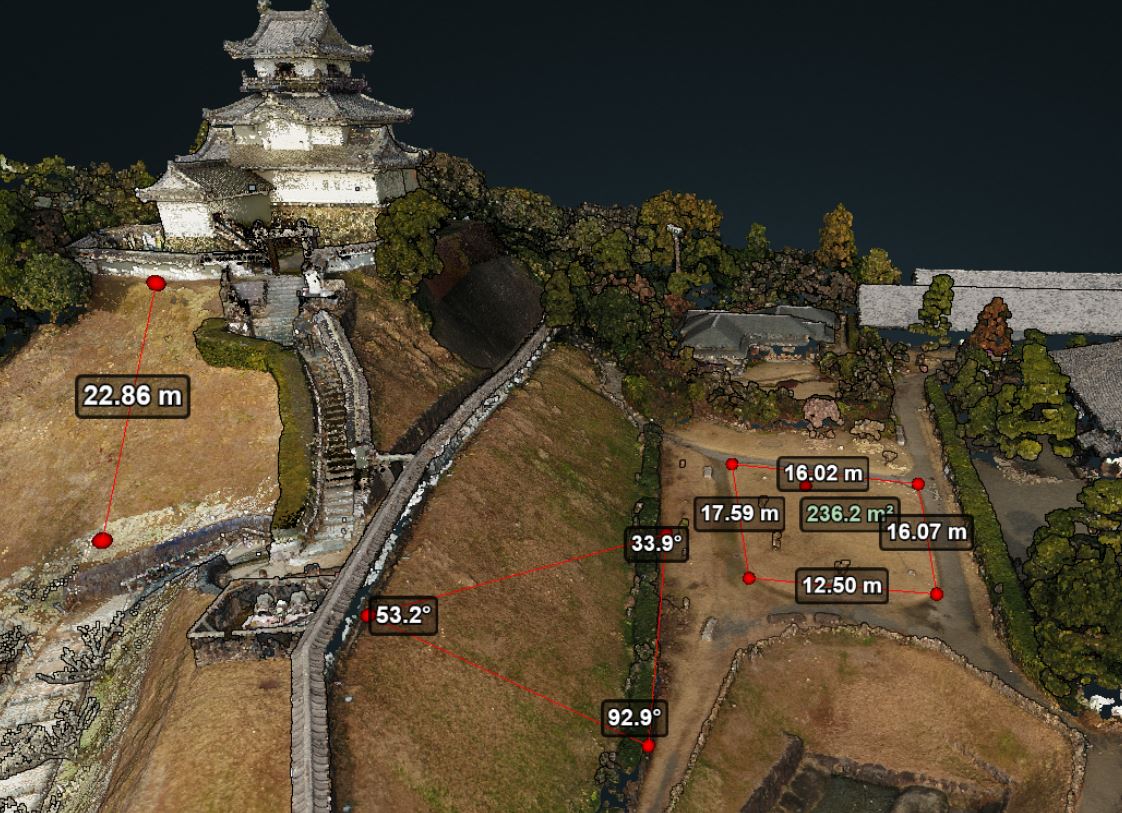Select the area corner joining 16.02 m and 16.07 m edges
Viewport: 1122px width, 813px height.
point(918,484)
